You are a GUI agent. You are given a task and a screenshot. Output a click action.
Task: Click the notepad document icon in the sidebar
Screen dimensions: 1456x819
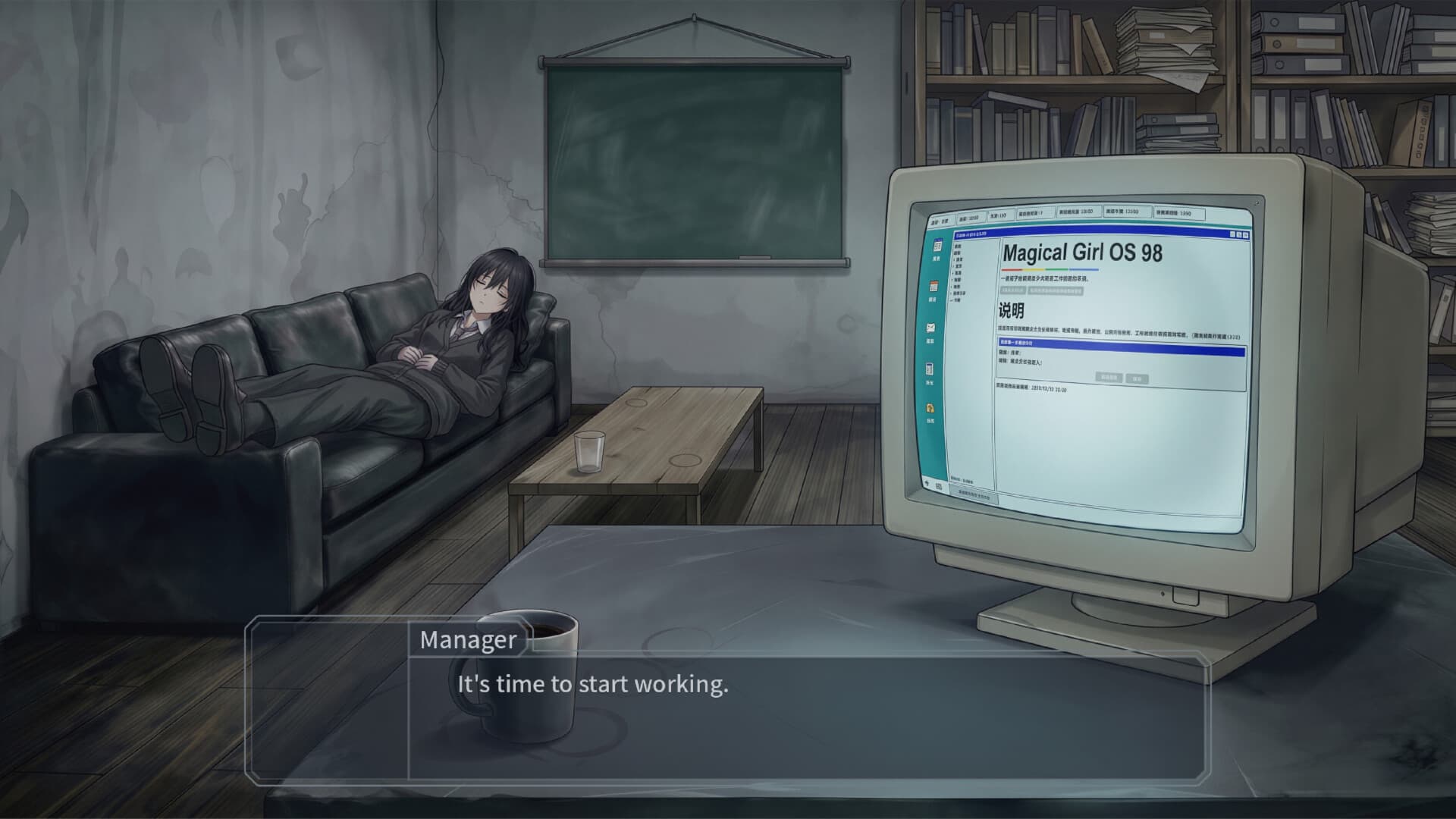(x=929, y=368)
